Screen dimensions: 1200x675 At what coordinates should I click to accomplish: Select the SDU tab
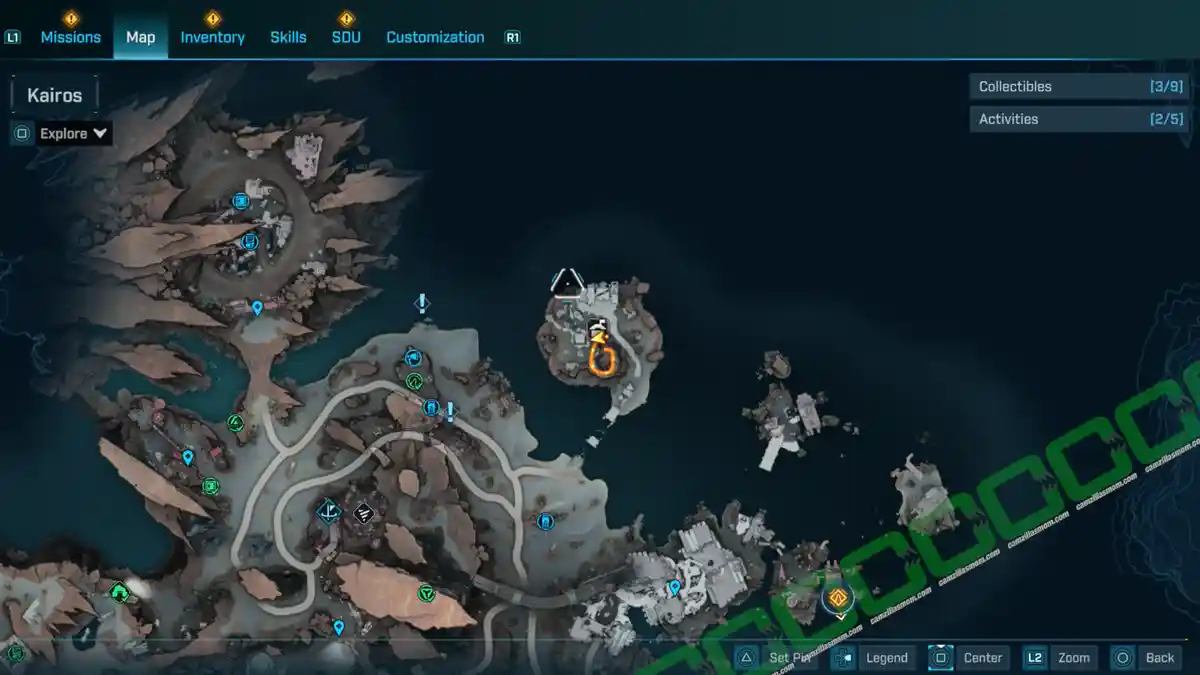(x=346, y=37)
